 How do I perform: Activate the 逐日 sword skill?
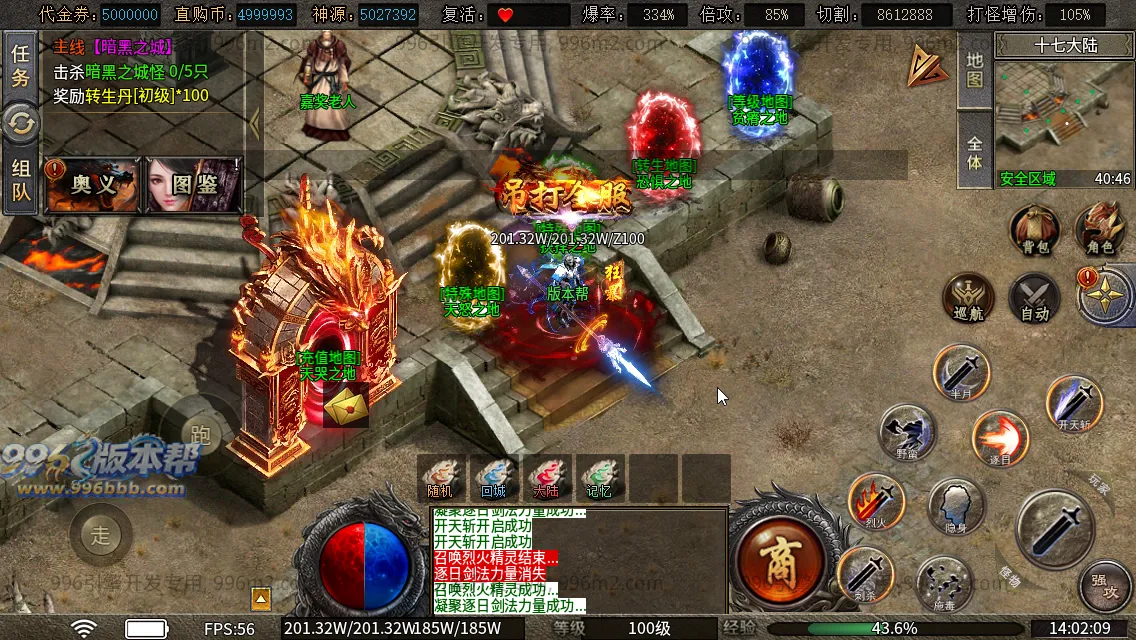[x=999, y=438]
